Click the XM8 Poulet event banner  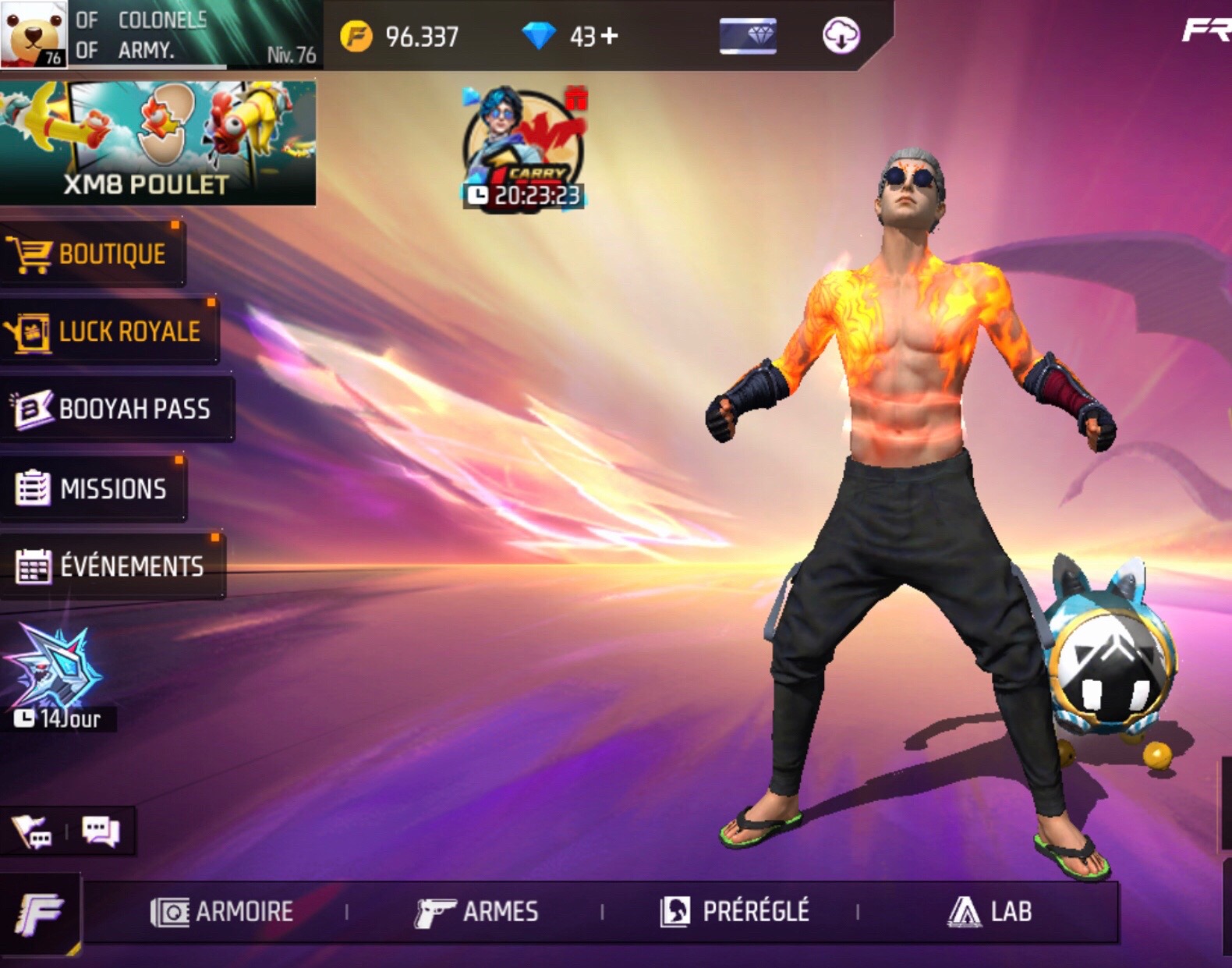[x=158, y=143]
